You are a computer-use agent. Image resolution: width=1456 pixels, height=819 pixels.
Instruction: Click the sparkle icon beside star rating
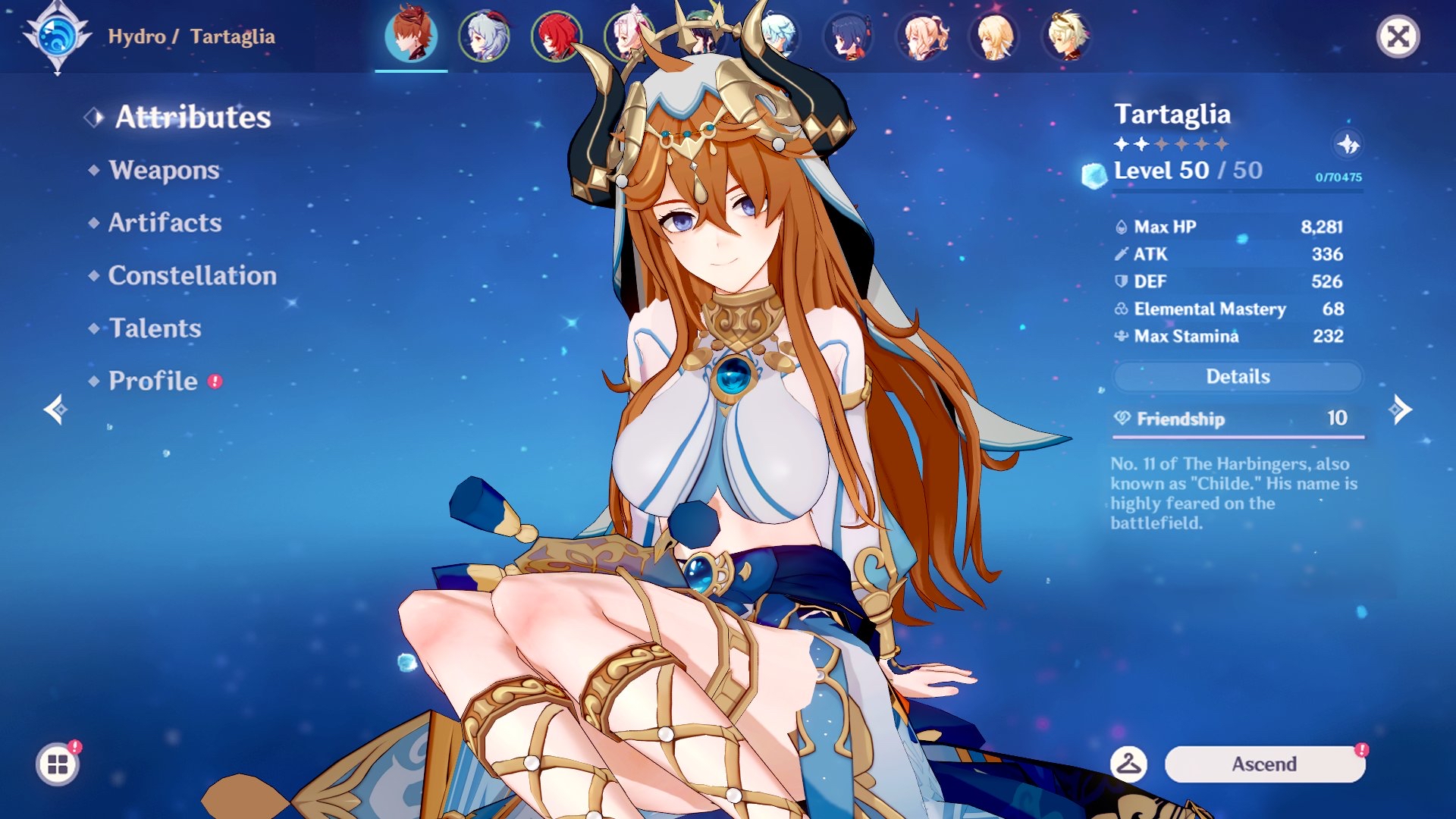point(1348,144)
